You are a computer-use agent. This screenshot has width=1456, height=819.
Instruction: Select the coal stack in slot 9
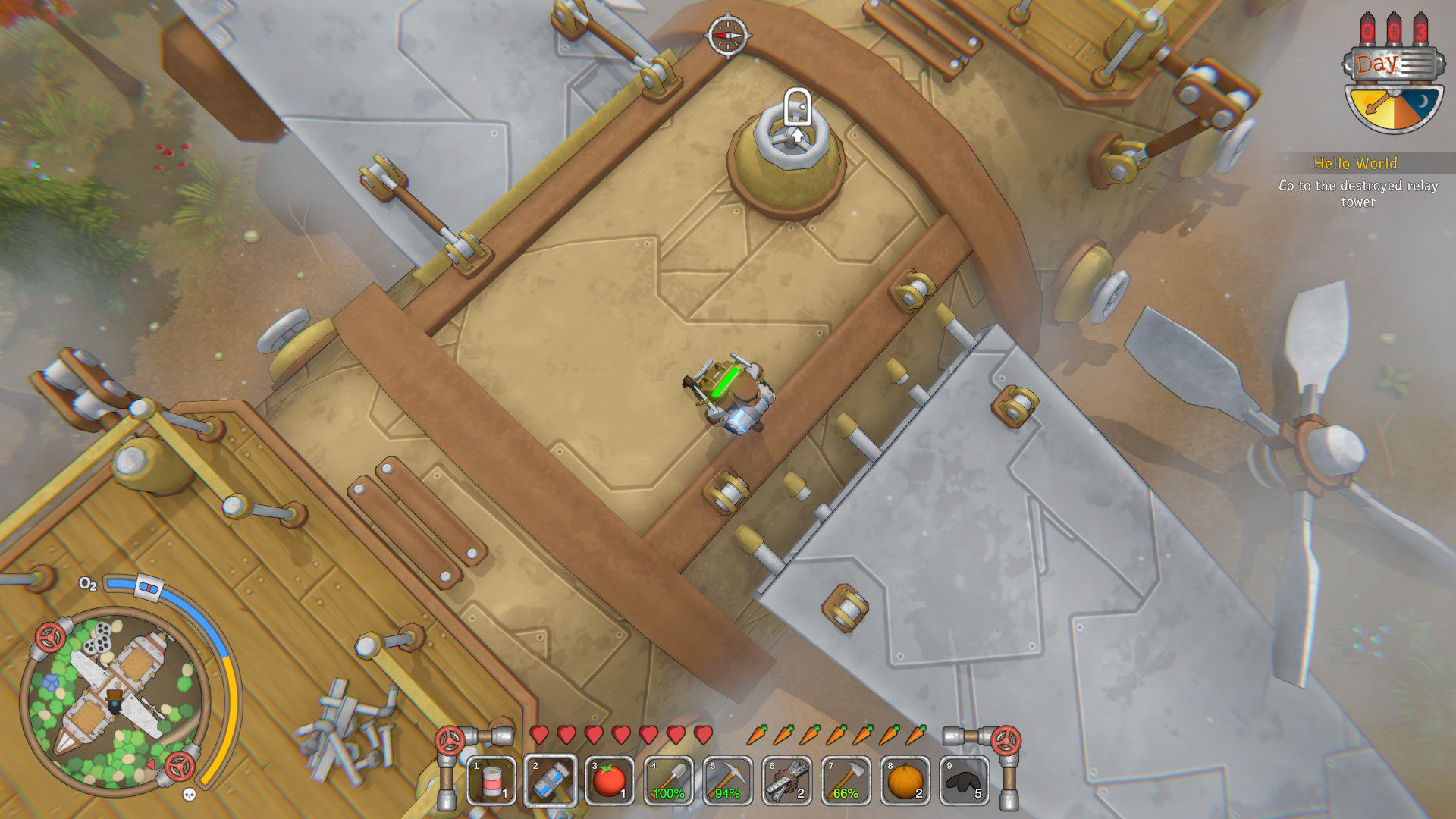(965, 780)
